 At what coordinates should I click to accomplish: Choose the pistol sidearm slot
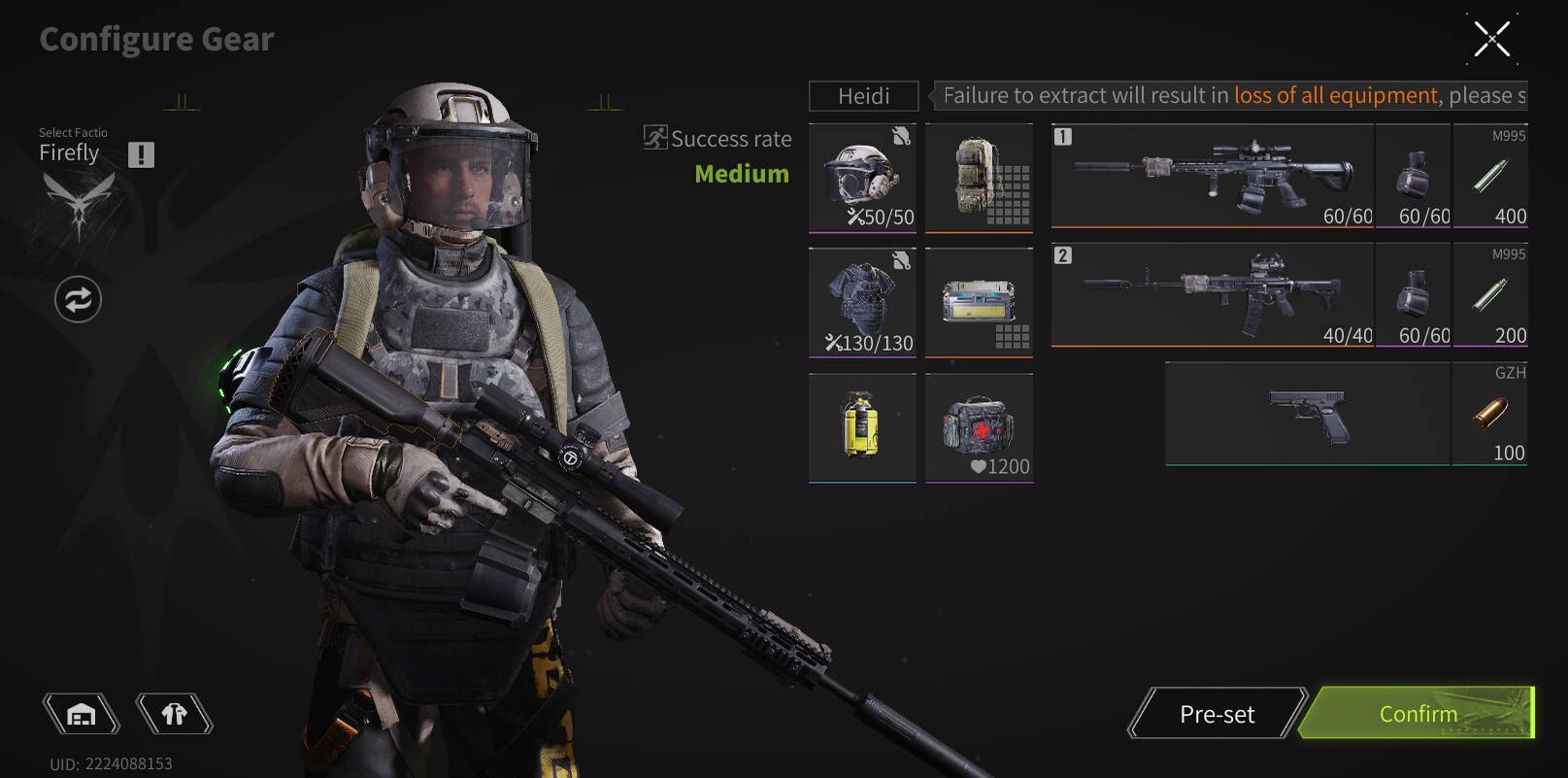pyautogui.click(x=1307, y=414)
